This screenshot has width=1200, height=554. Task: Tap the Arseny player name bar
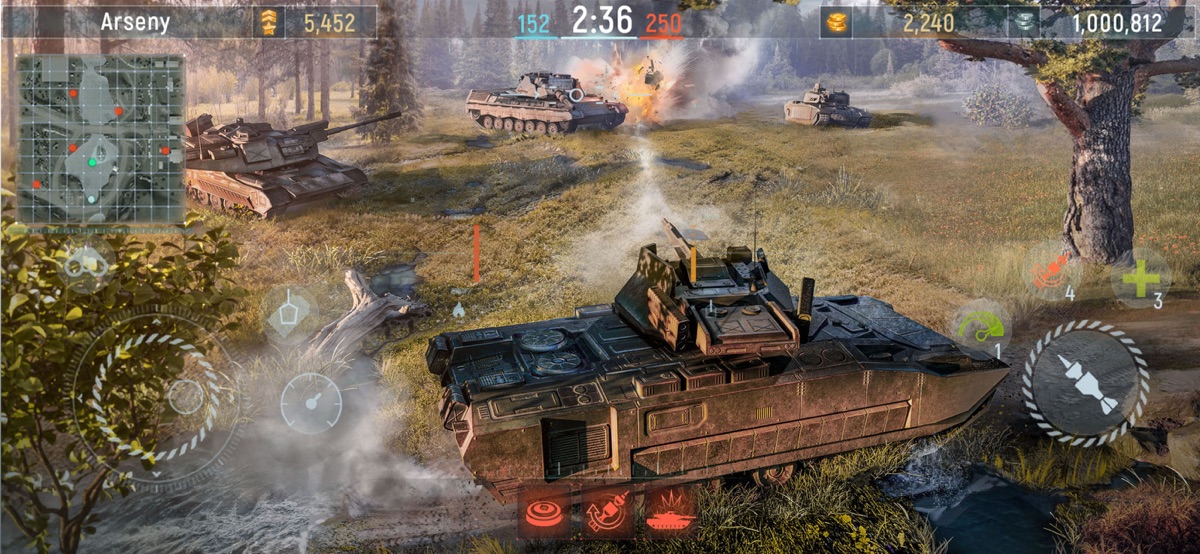[x=135, y=22]
